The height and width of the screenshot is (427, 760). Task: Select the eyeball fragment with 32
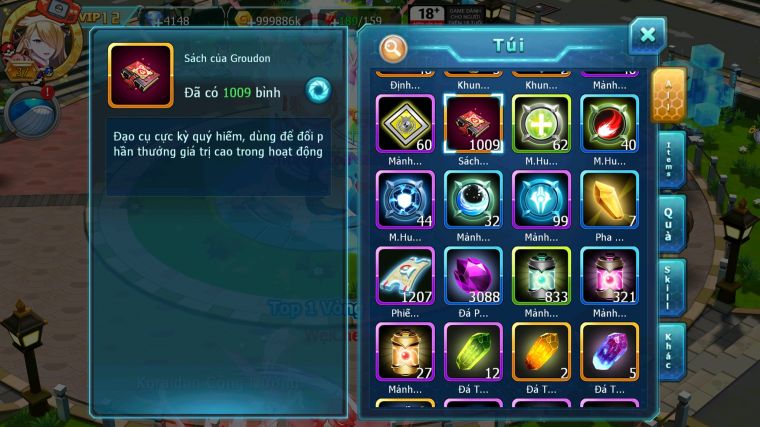tap(473, 199)
